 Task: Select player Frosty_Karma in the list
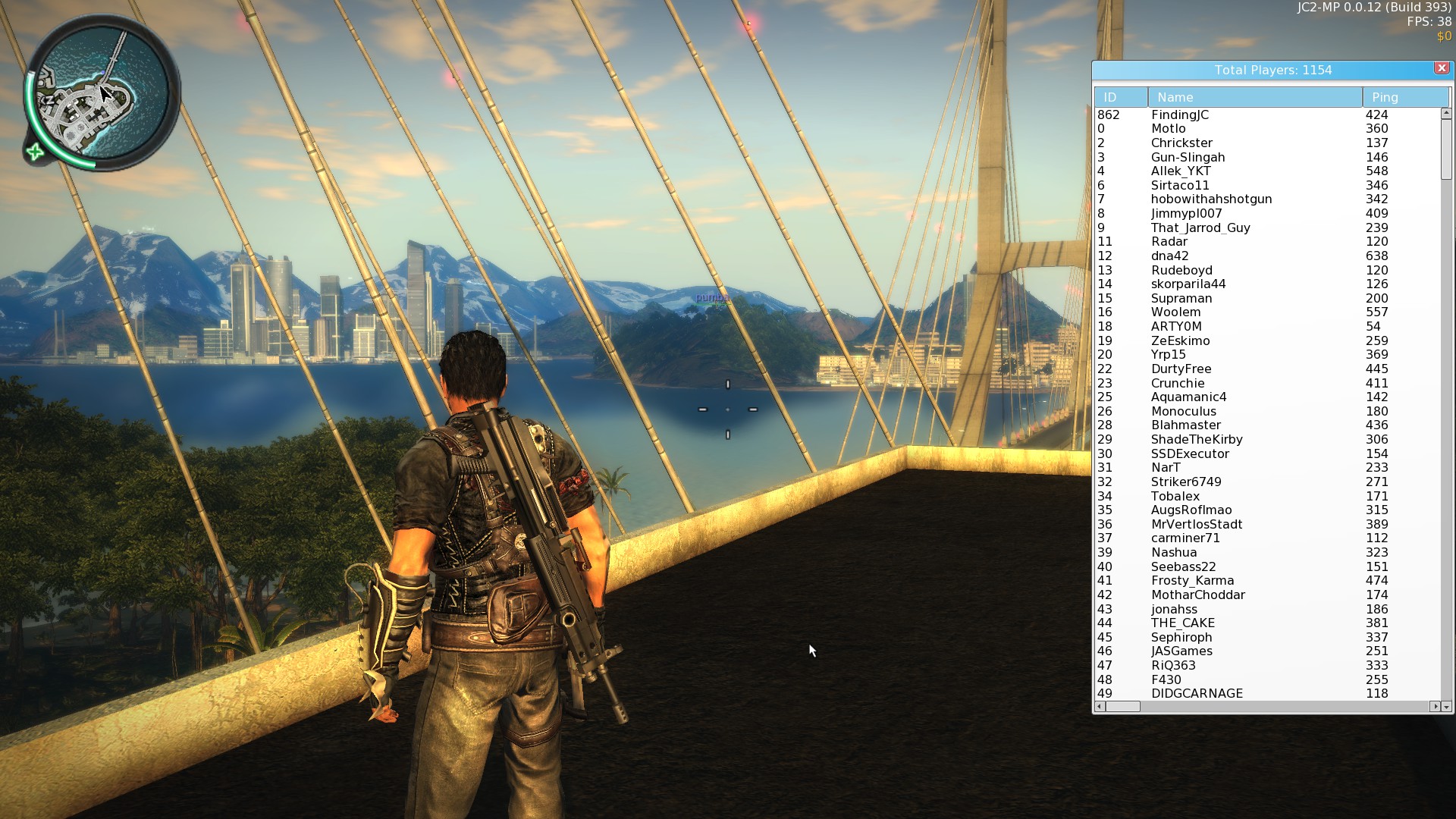coord(1192,581)
